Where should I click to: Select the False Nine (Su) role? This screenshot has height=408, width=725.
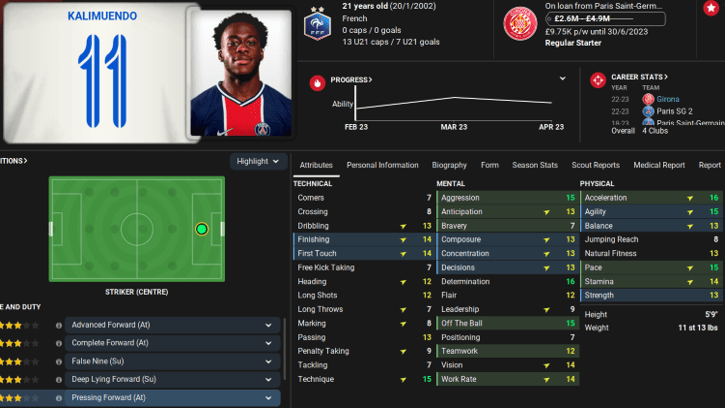coord(168,362)
